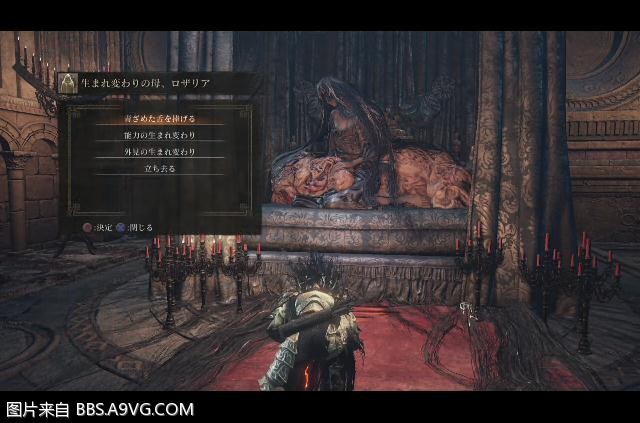The height and width of the screenshot is (423, 640).
Task: Choose 能力の生まれ変わり to reallocate attributes
Action: tap(160, 135)
